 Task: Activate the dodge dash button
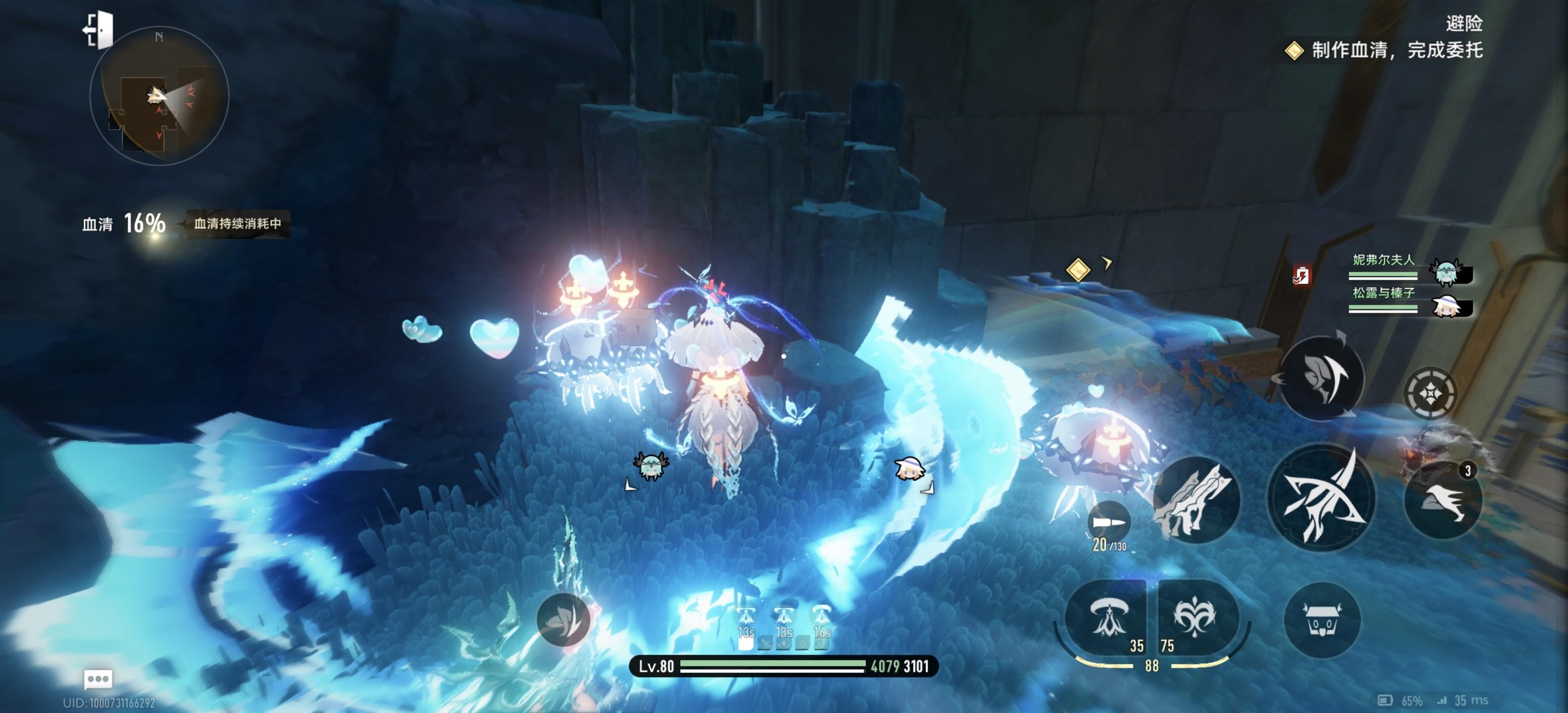pos(1321,378)
